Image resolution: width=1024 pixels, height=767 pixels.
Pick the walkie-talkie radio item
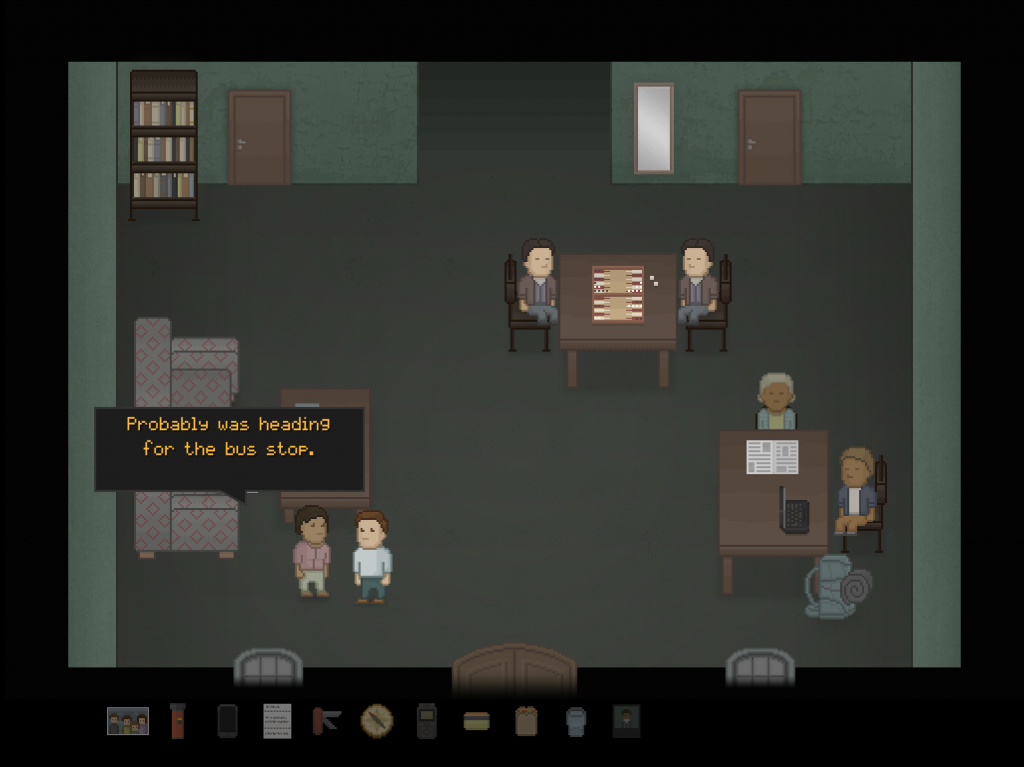(x=427, y=721)
